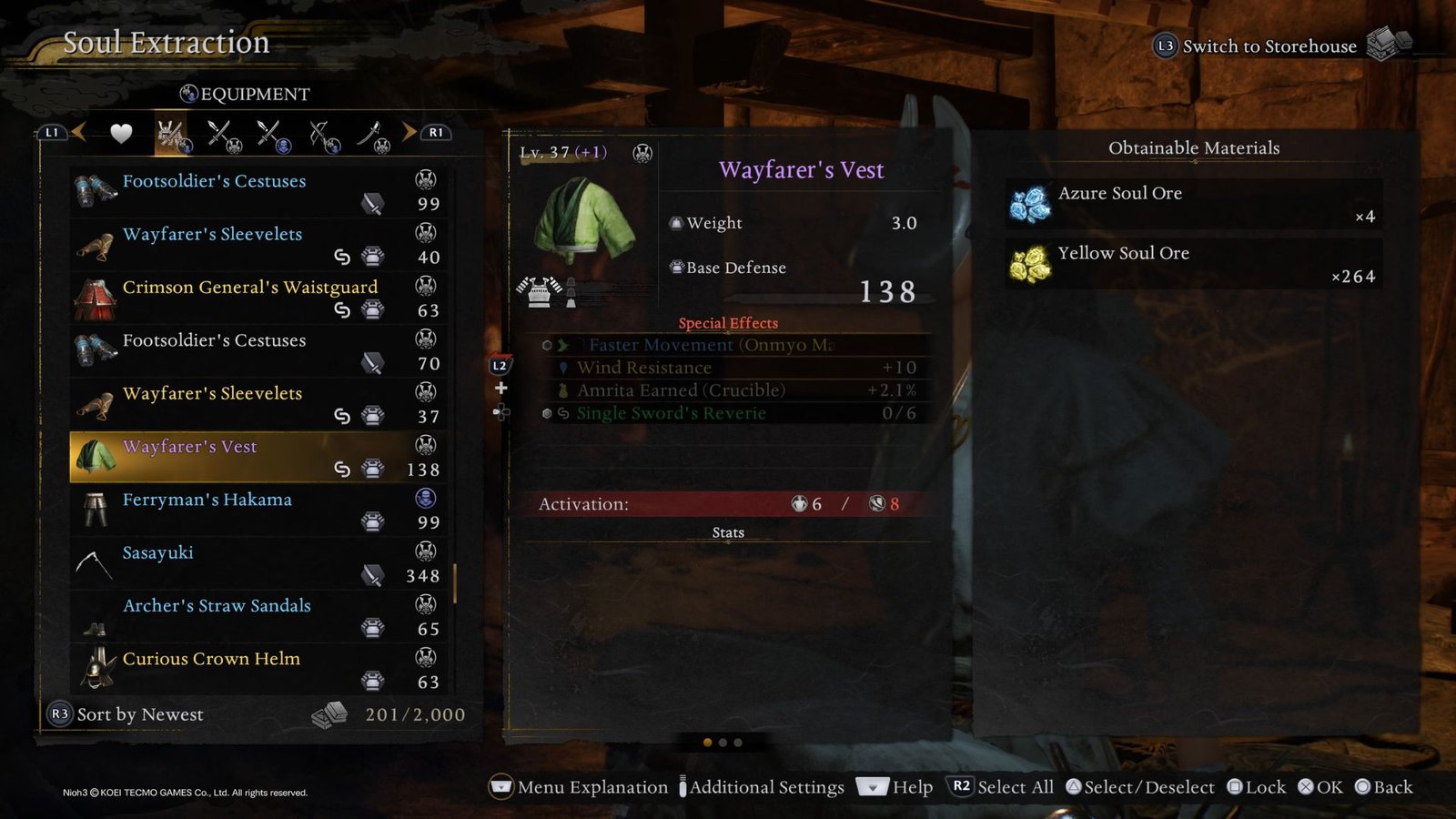Click Select All in the bottom bar
Image resolution: width=1456 pixels, height=819 pixels.
click(x=1002, y=787)
